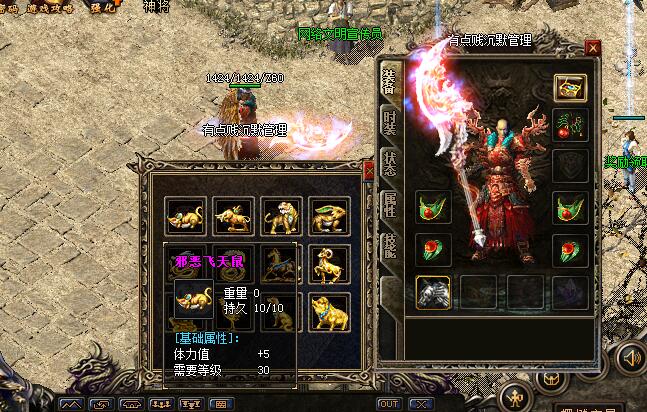Toggle the sound speaker button
Image resolution: width=647 pixels, height=412 pixels.
coord(631,357)
